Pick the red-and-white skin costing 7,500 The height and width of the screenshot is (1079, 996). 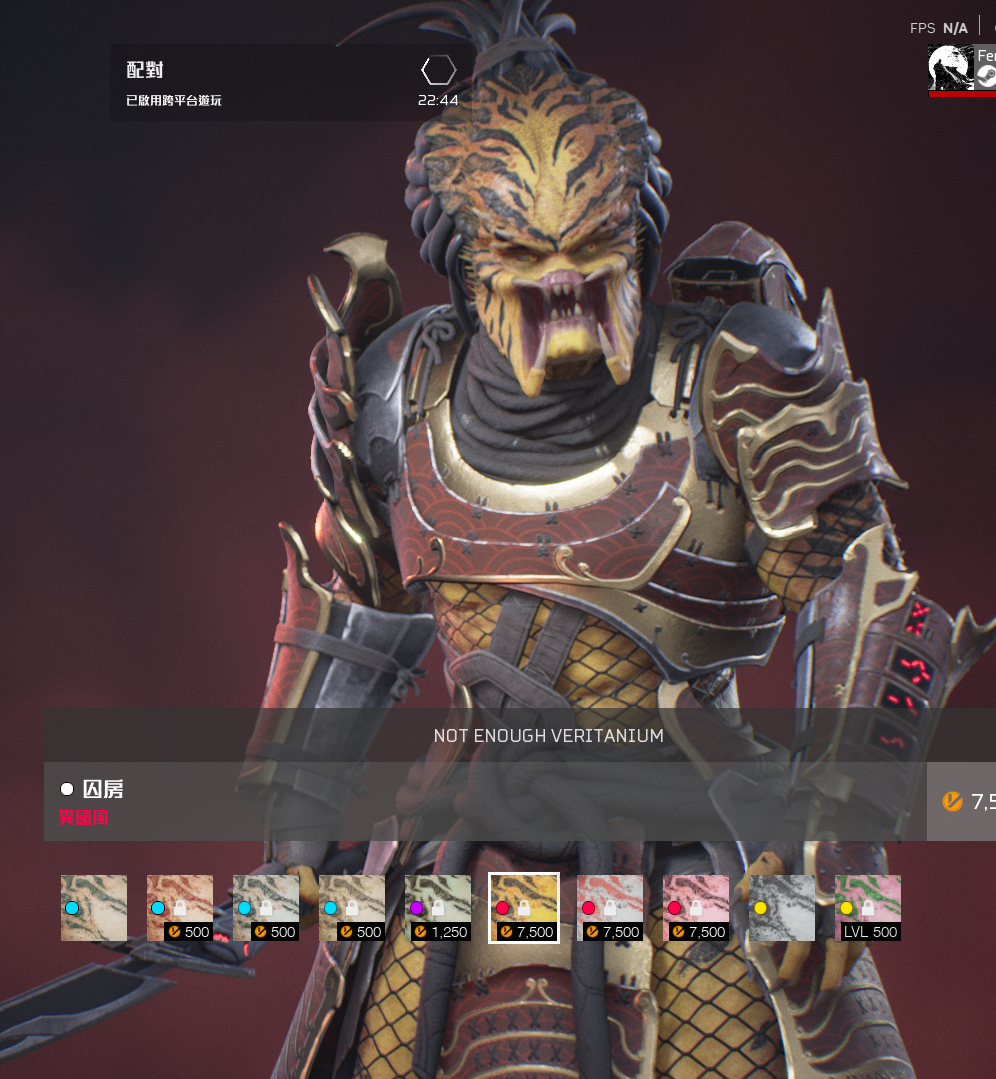610,908
